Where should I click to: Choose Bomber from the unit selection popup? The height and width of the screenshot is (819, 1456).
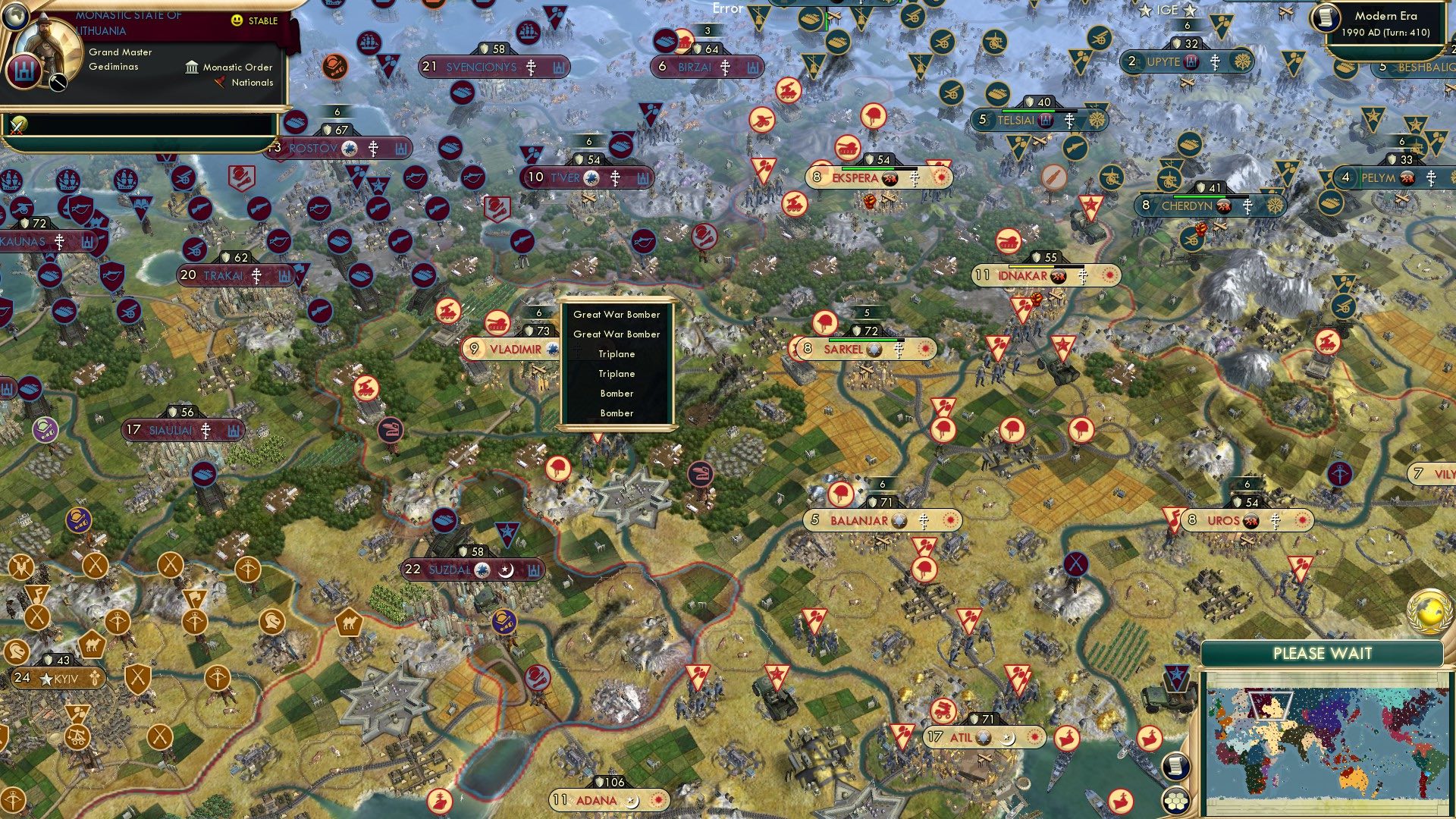618,394
